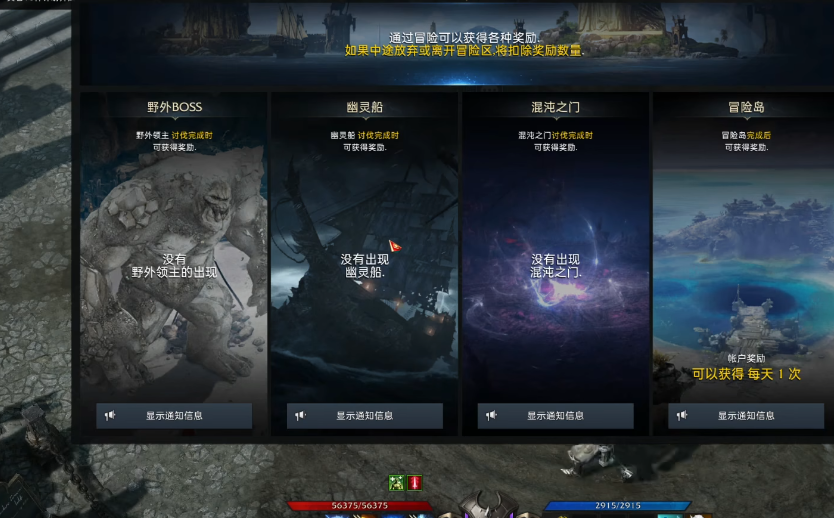
Task: Show notification info for 幽灵船
Action: 364,416
